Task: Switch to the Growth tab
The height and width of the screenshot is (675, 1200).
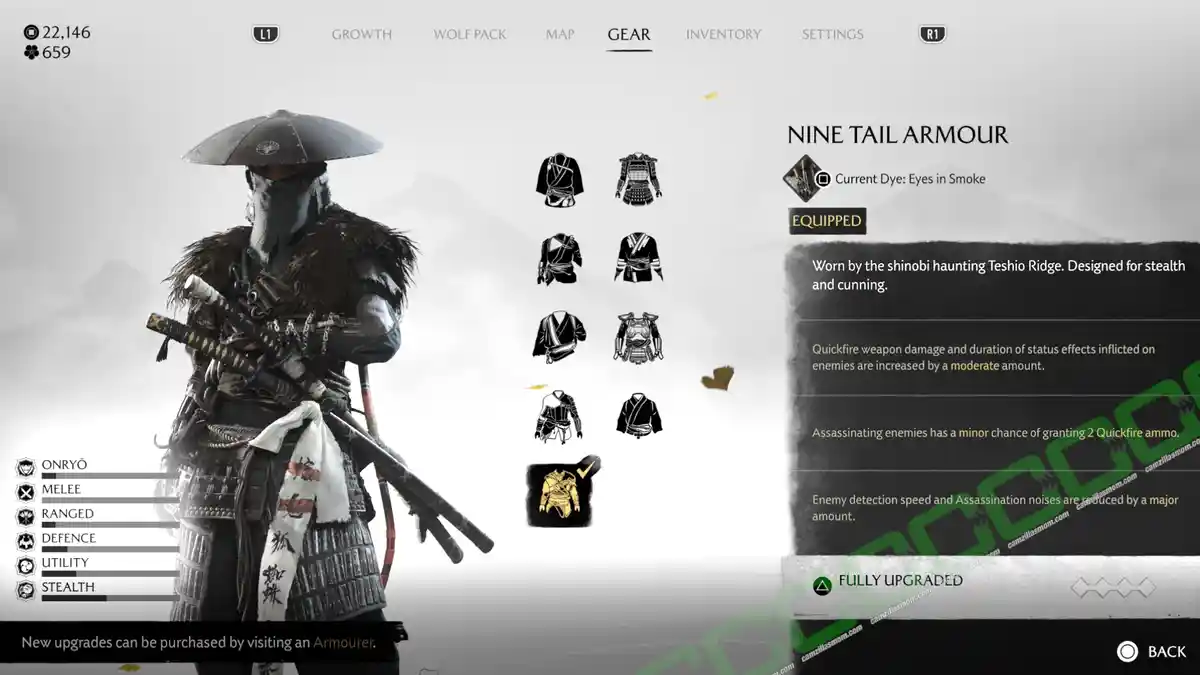Action: 361,34
